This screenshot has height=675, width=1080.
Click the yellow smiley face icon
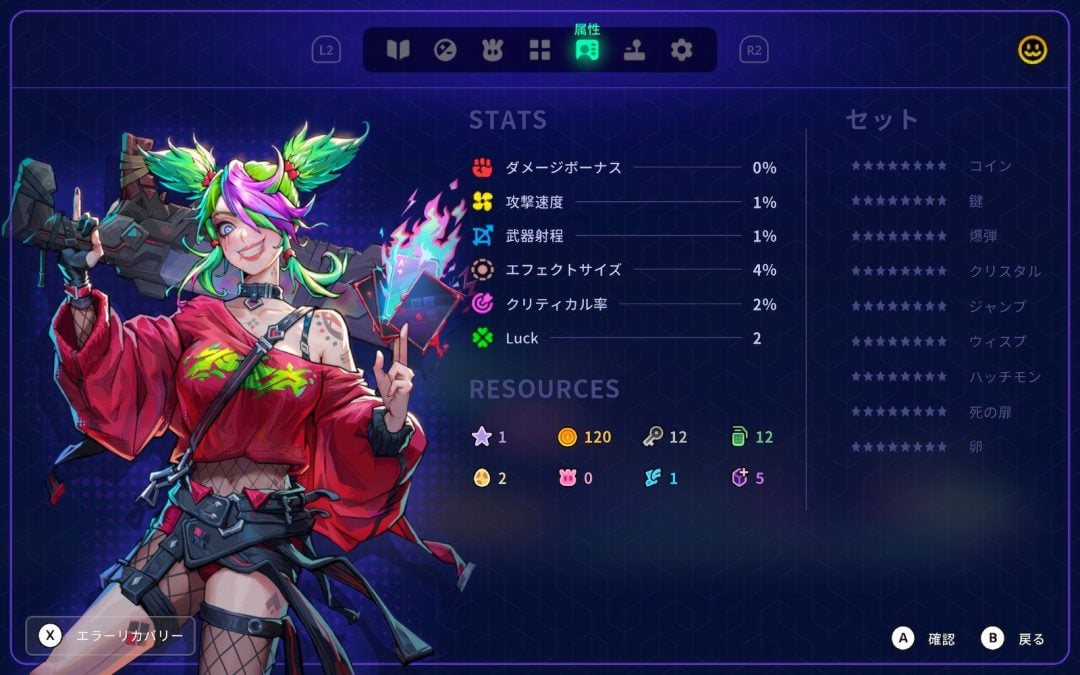[x=1032, y=50]
